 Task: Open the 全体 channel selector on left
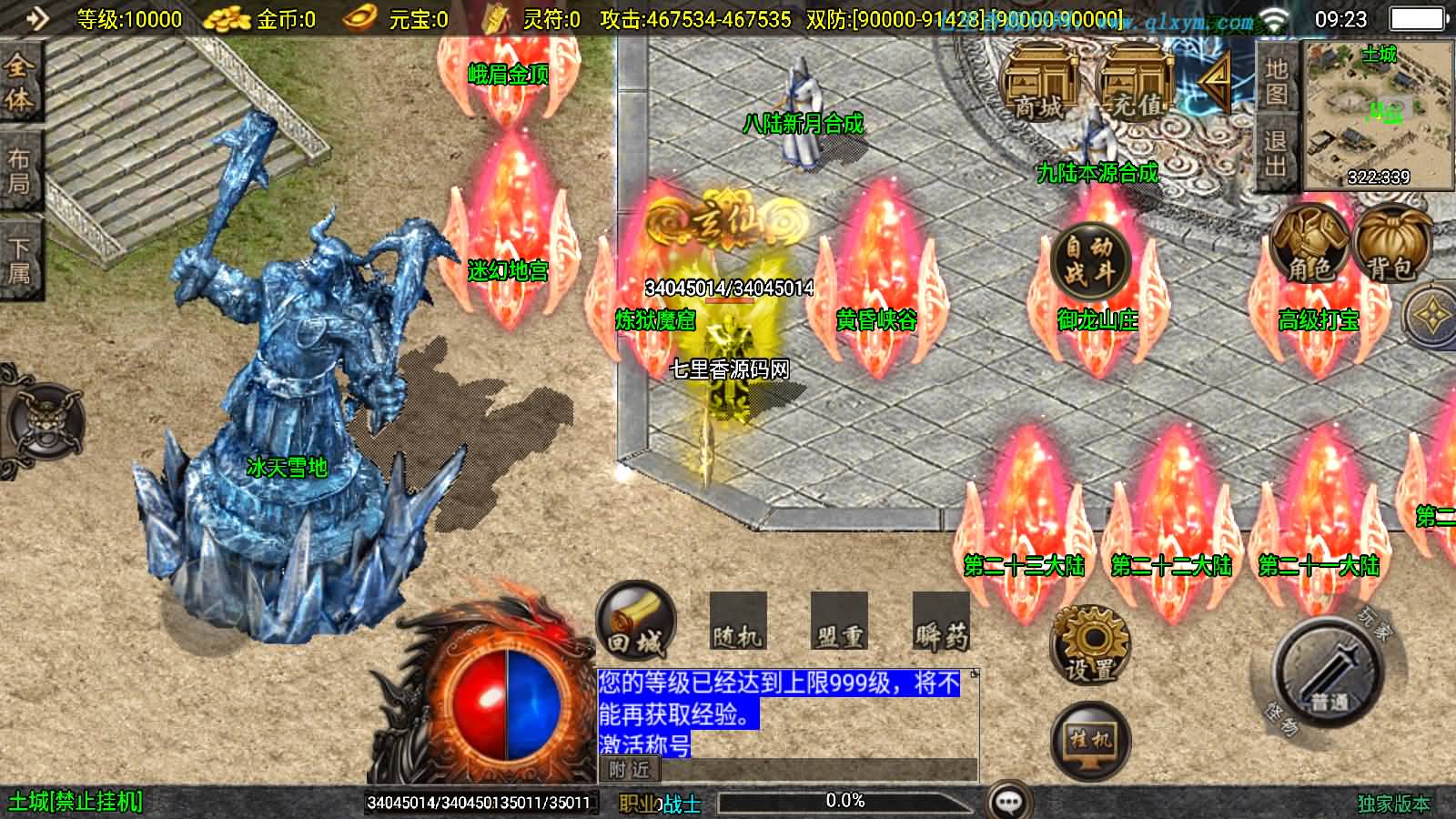(20, 82)
